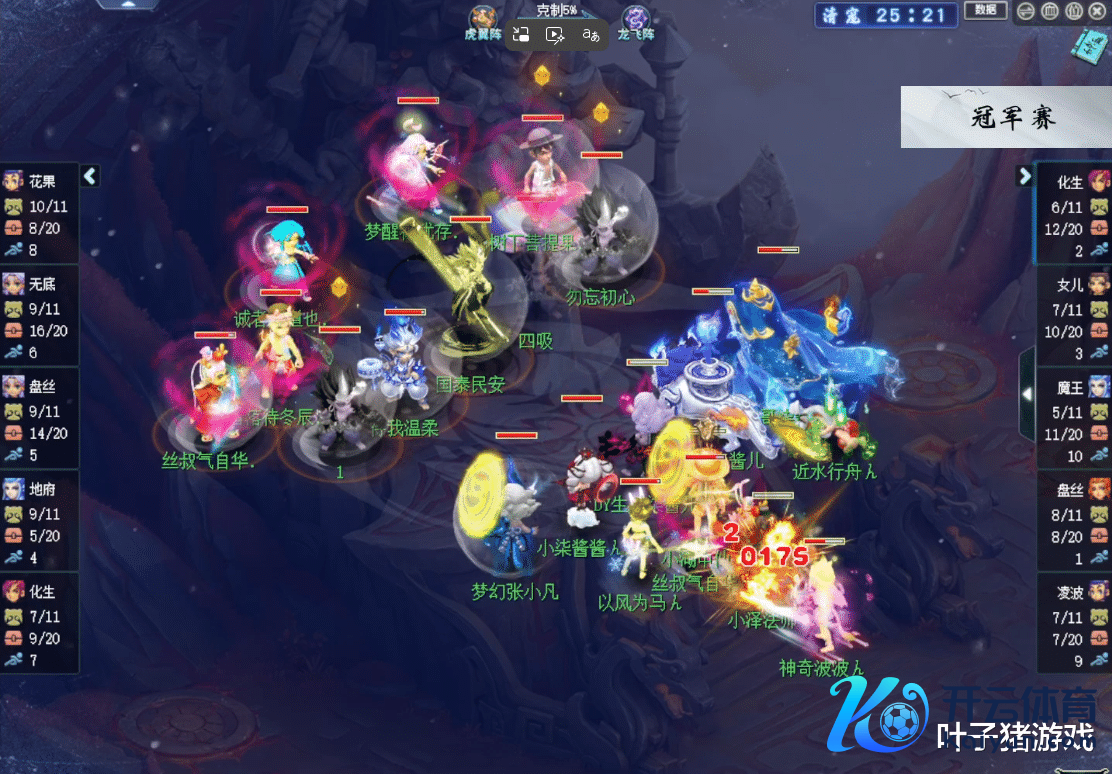Select the 无底 player row
The image size is (1112, 774).
point(39,317)
